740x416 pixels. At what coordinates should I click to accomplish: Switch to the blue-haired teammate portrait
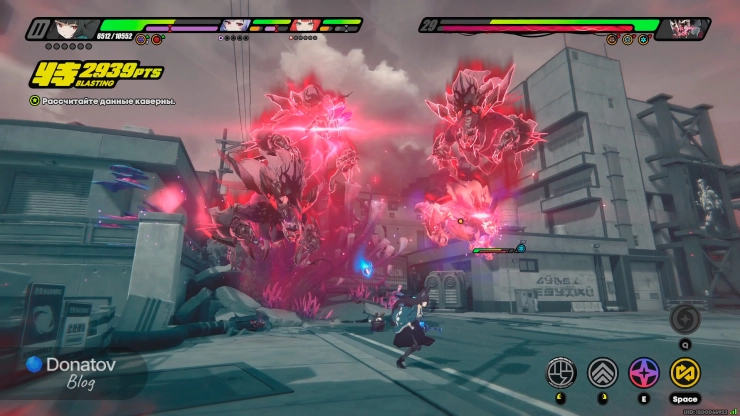(x=238, y=25)
